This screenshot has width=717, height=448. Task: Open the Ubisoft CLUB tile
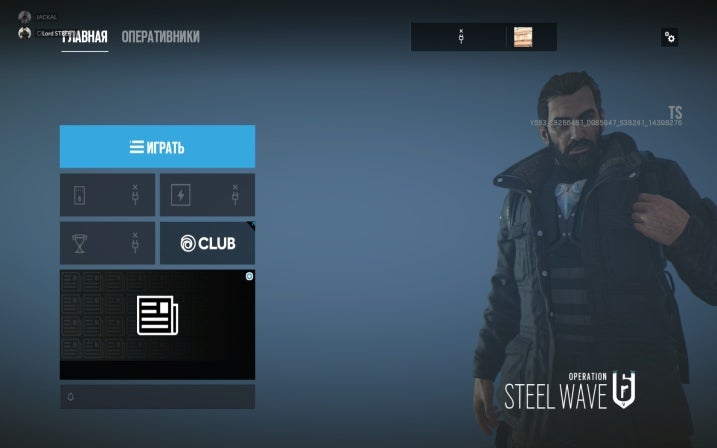coord(207,244)
